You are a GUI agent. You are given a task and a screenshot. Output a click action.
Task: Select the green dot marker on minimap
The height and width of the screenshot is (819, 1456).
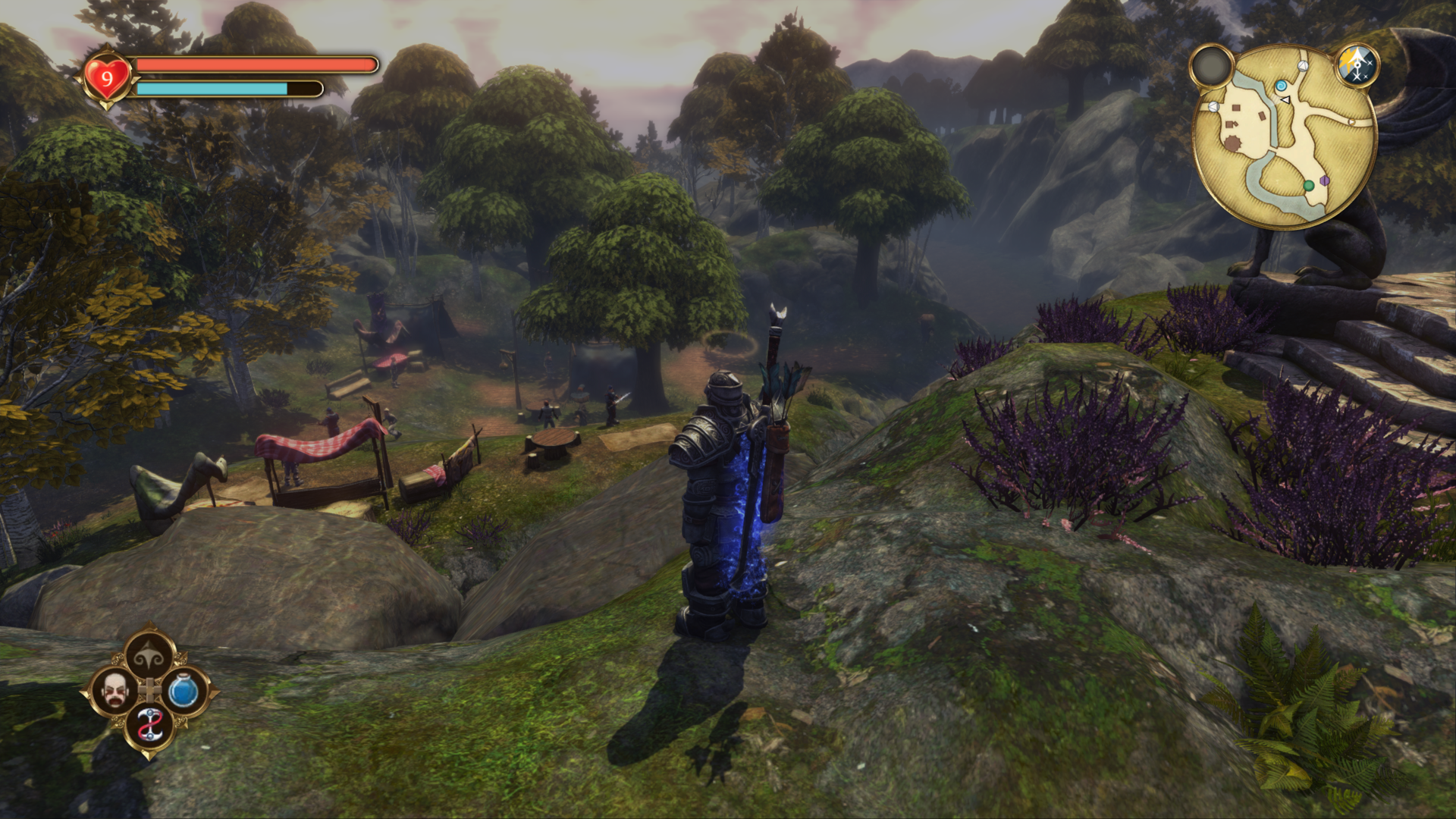pyautogui.click(x=1308, y=186)
